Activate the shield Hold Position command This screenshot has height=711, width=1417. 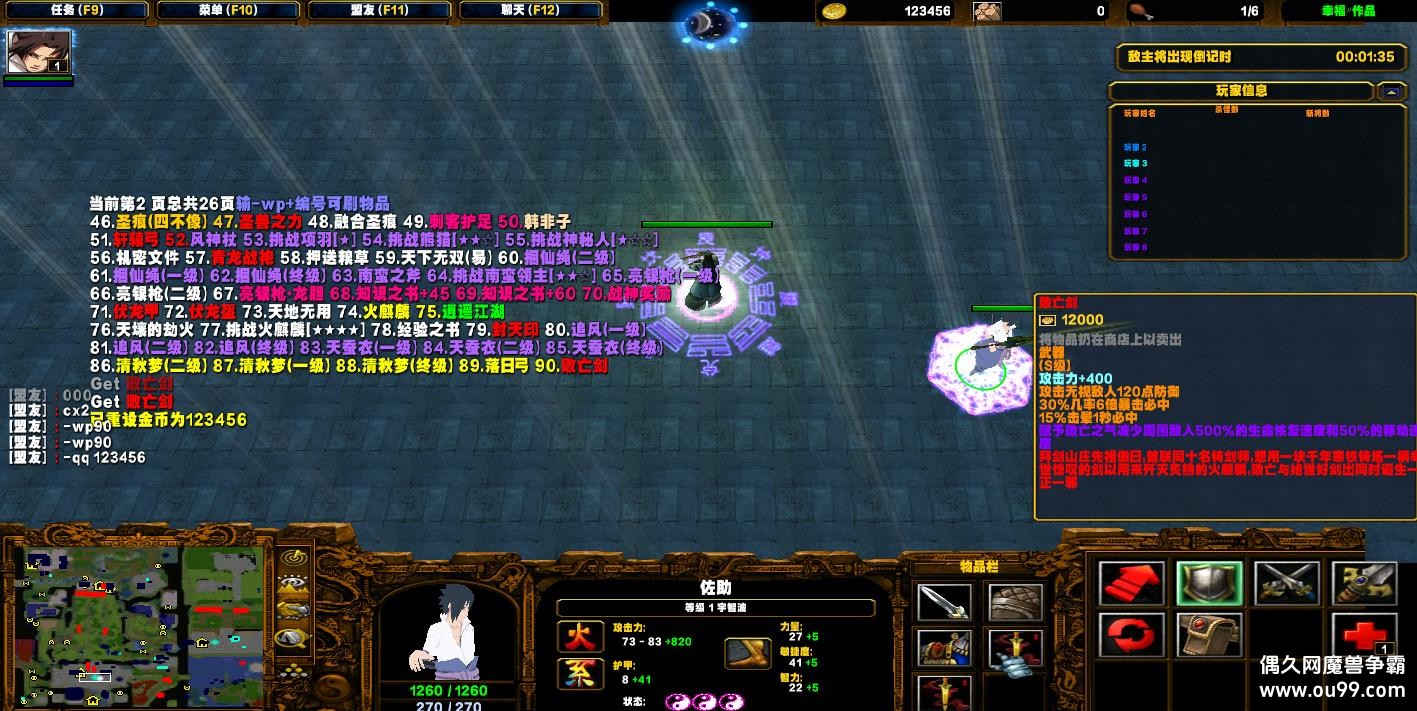tap(1209, 585)
